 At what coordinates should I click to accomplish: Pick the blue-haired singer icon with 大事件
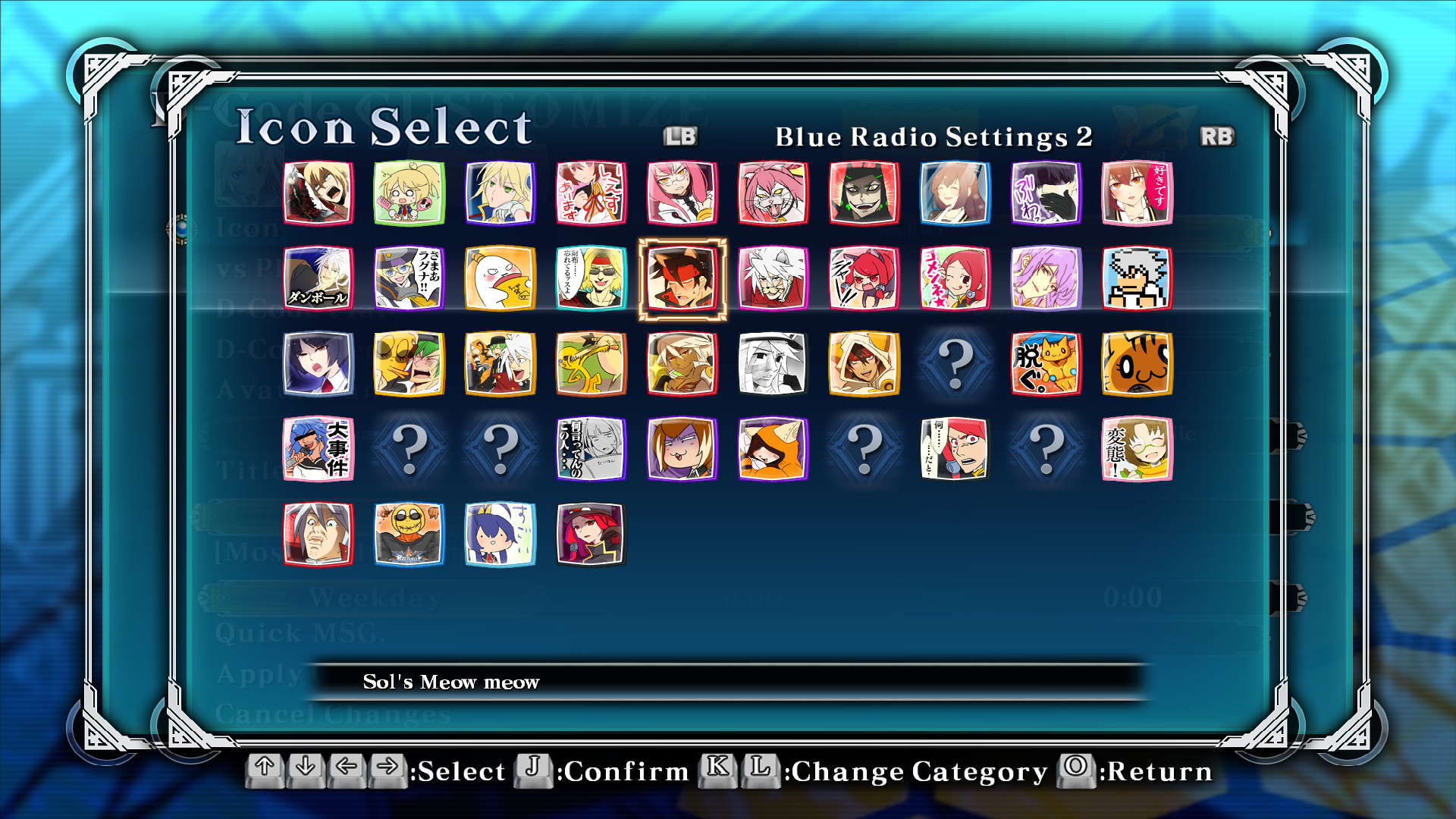click(x=318, y=449)
